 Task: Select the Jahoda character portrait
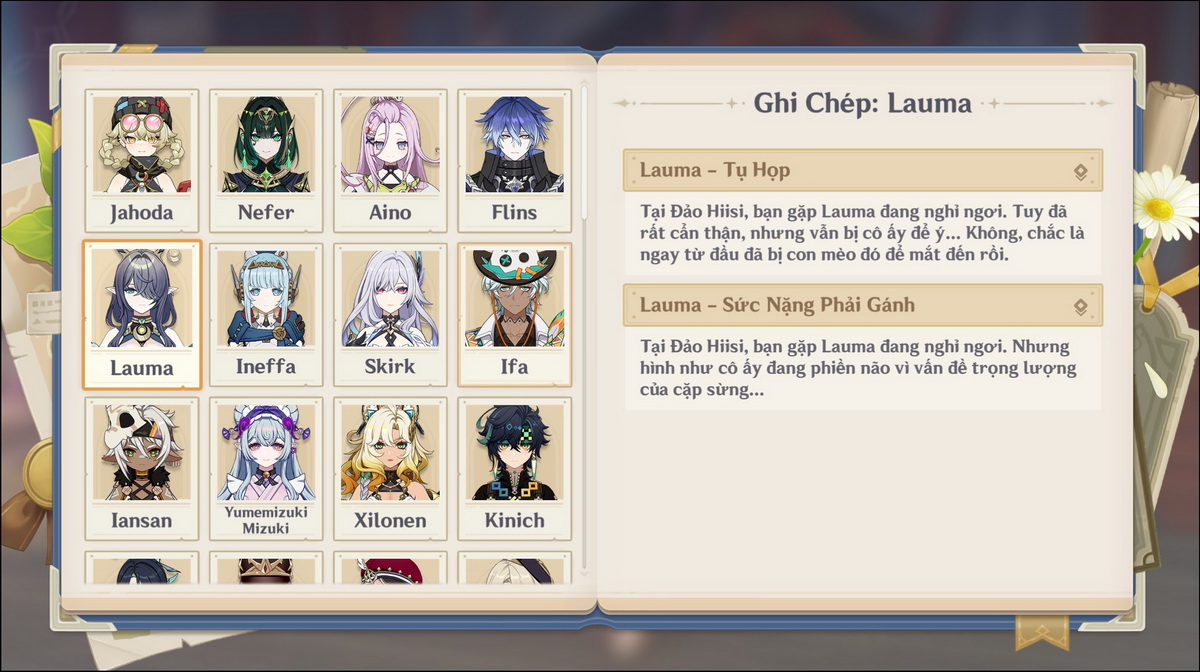[142, 160]
